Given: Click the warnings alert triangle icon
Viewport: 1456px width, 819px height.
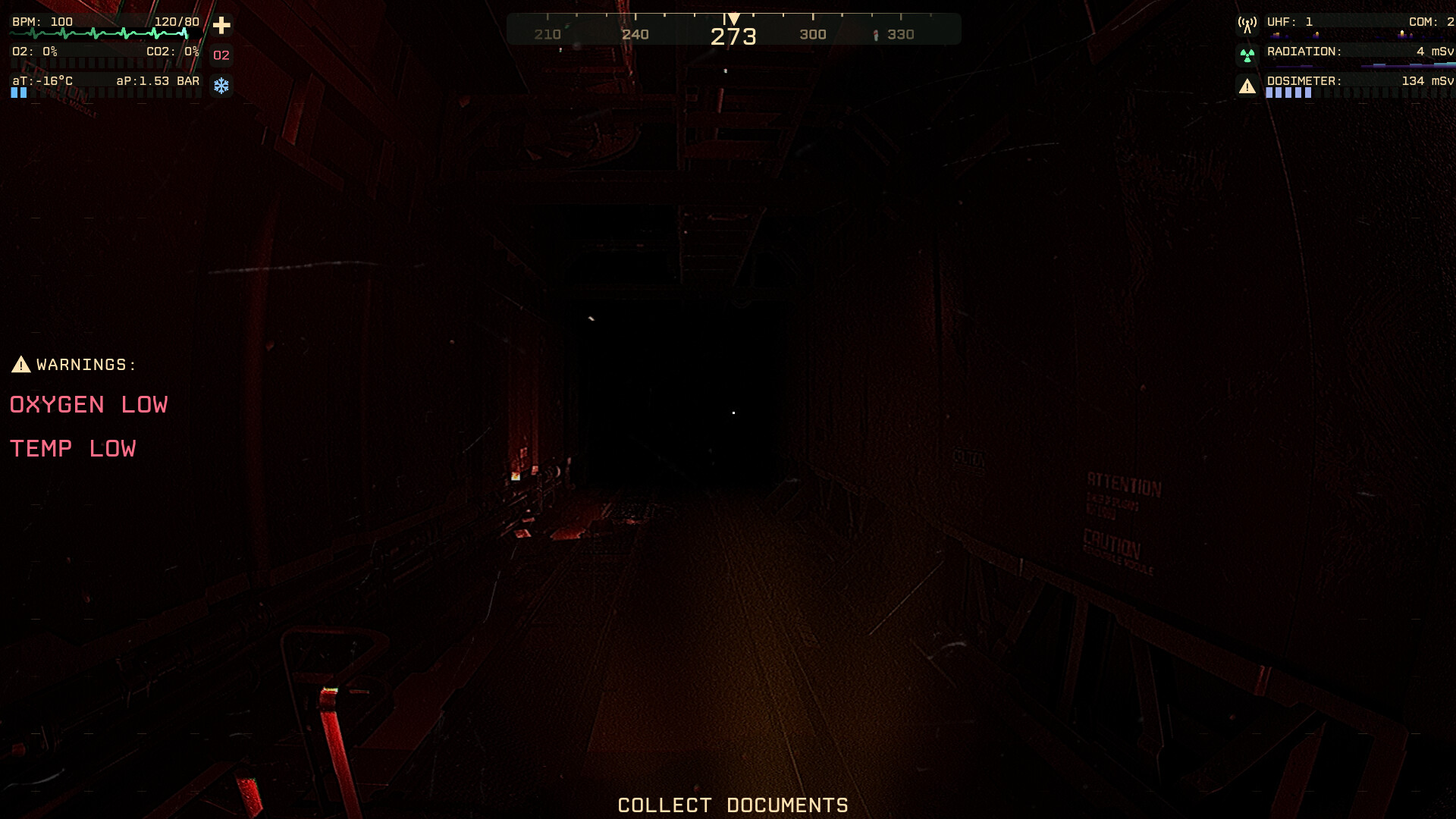Looking at the screenshot, I should (x=20, y=363).
